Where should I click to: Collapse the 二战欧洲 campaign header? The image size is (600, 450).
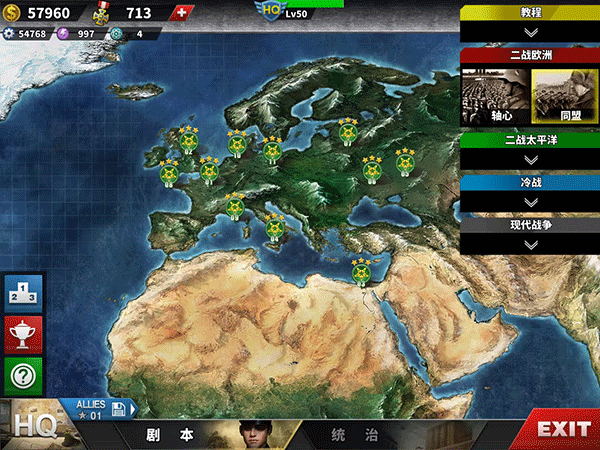(530, 55)
